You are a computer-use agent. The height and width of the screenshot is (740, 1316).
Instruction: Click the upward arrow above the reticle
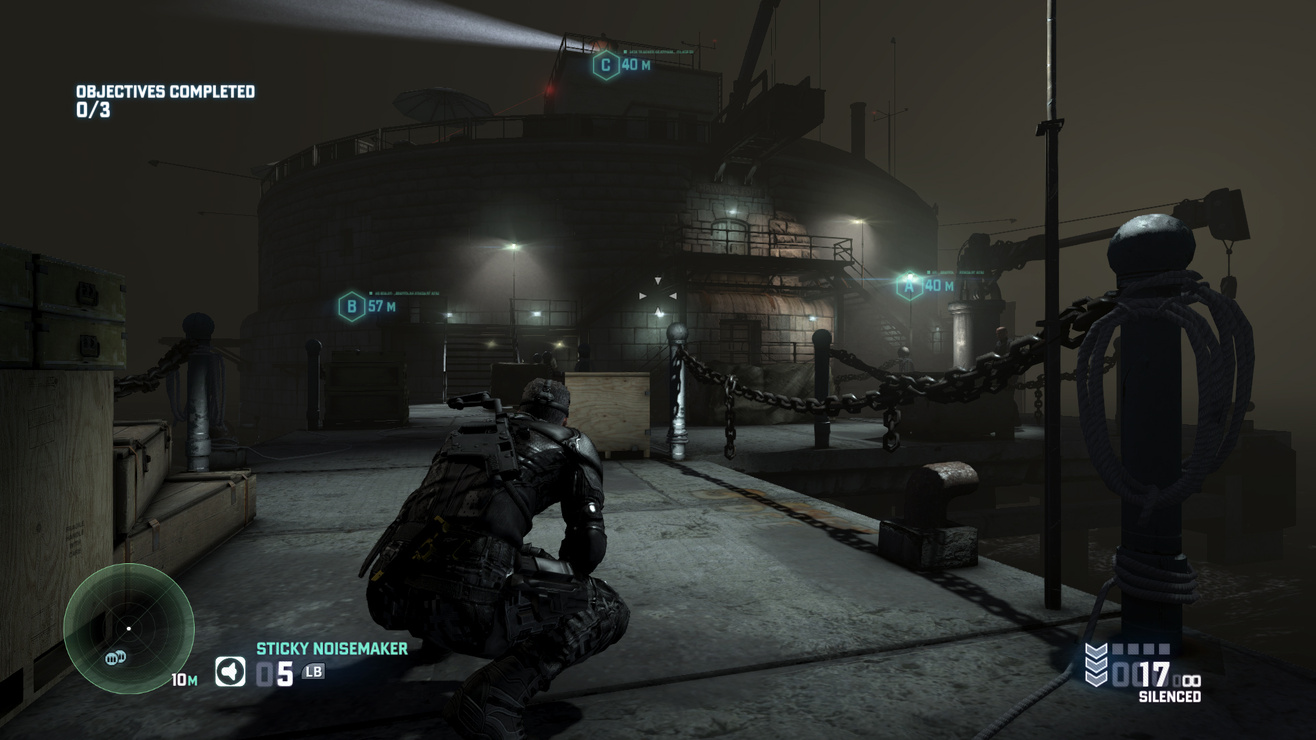pyautogui.click(x=657, y=282)
